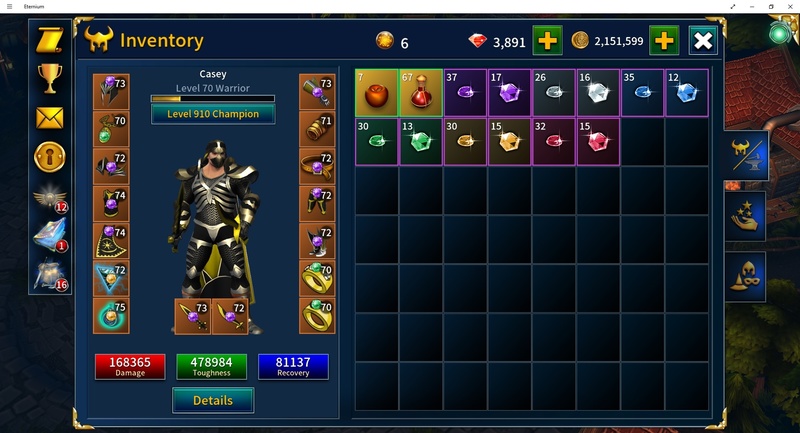Select the level 910 Champion bar

pos(213,114)
